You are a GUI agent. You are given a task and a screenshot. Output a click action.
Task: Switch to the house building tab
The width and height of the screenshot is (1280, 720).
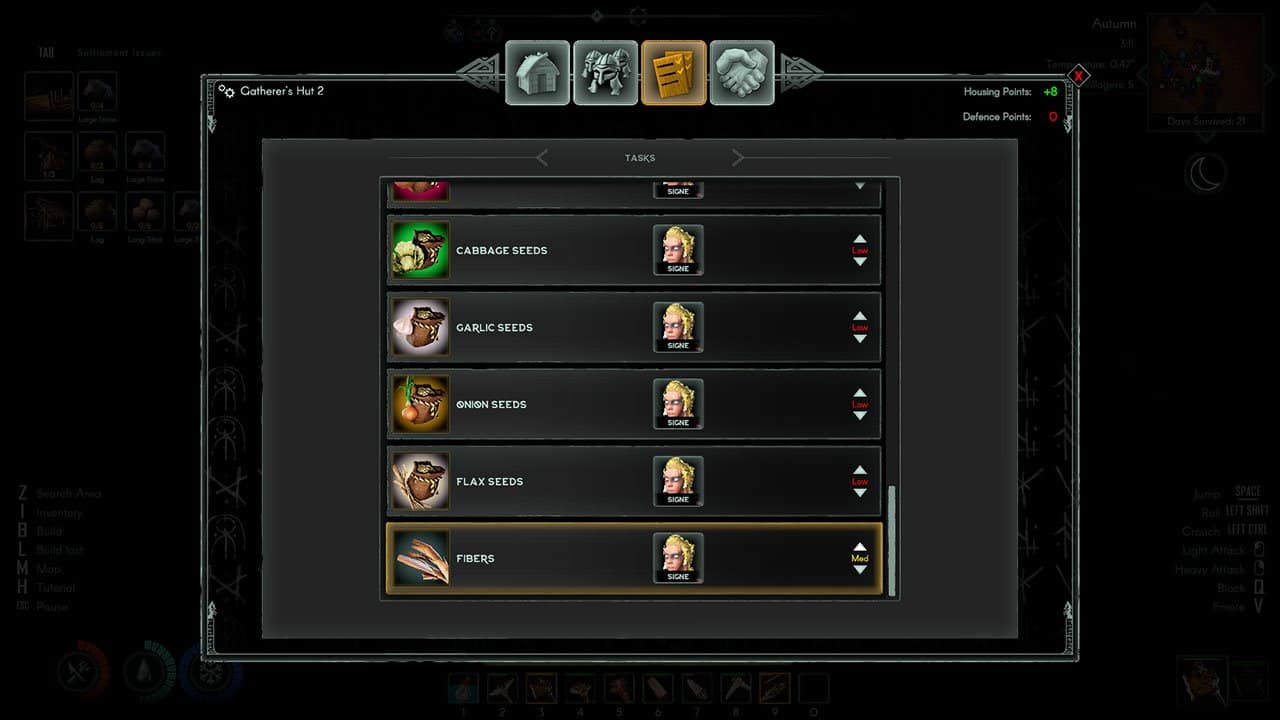click(538, 73)
